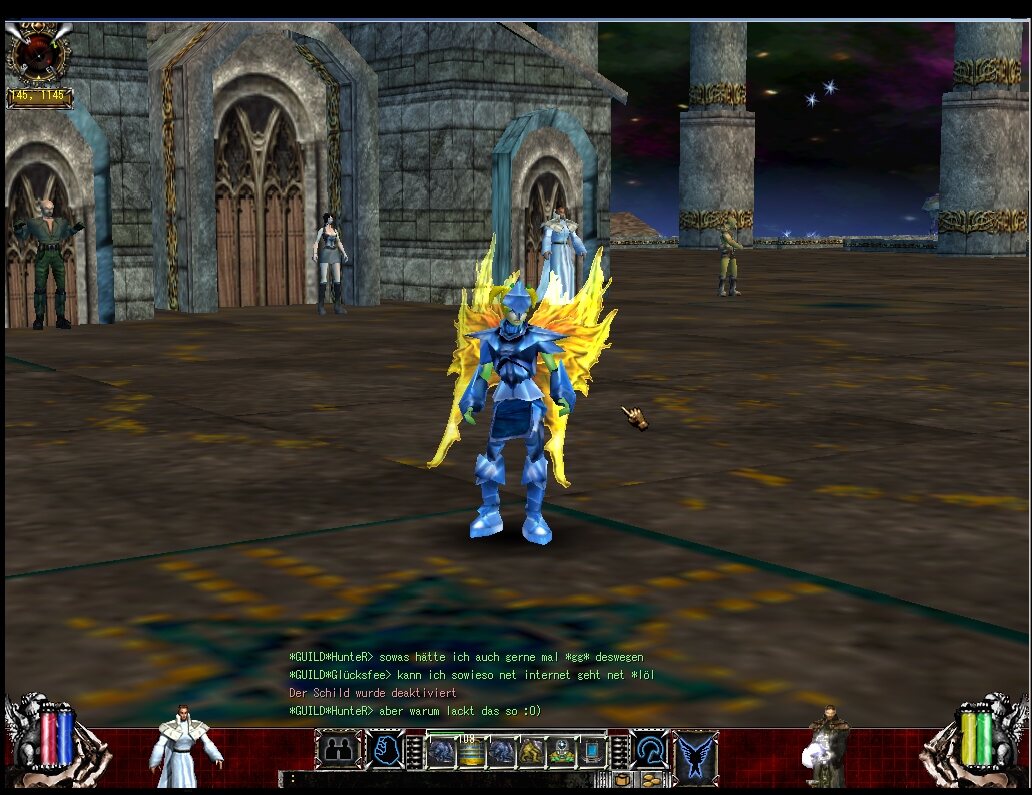Open the small brown bag inventory icon

coord(622,779)
